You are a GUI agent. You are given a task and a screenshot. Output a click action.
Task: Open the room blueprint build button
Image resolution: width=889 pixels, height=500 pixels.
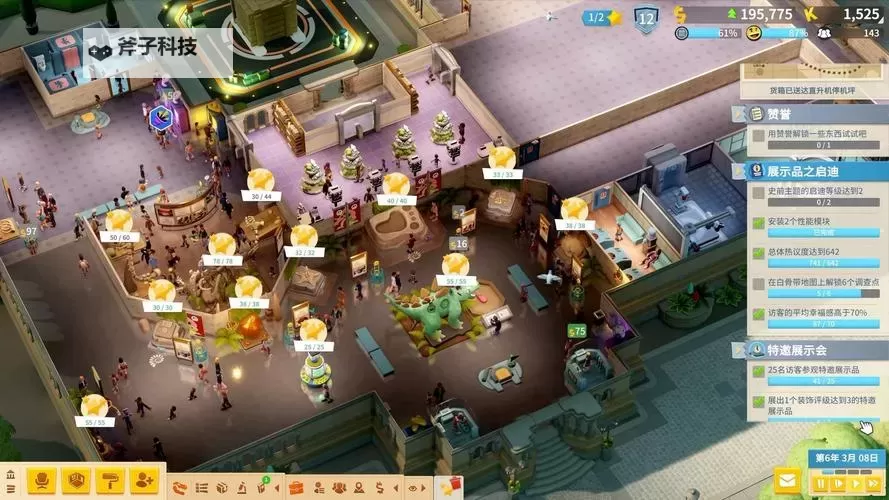[x=76, y=482]
